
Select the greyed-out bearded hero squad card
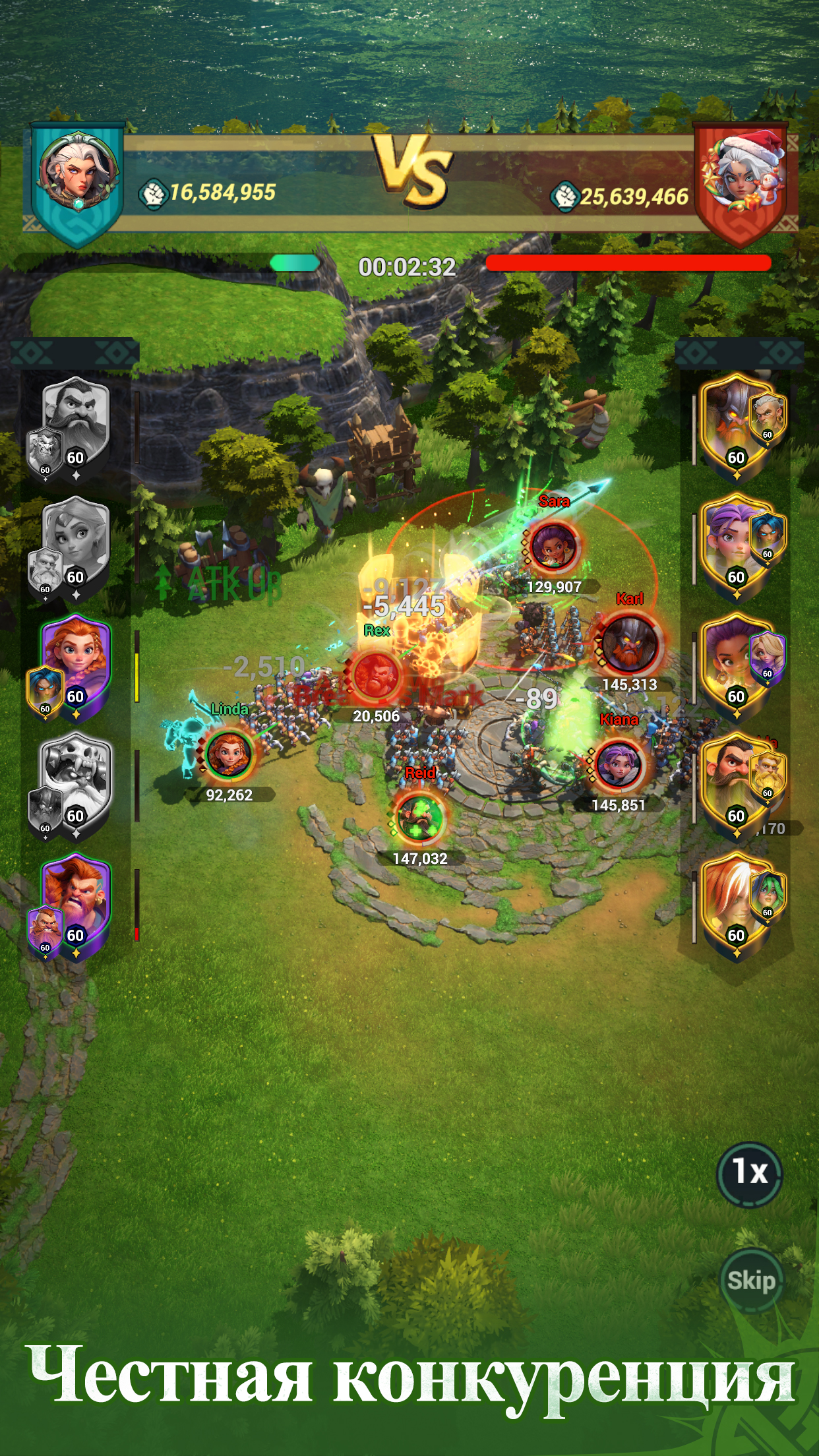pos(74,425)
